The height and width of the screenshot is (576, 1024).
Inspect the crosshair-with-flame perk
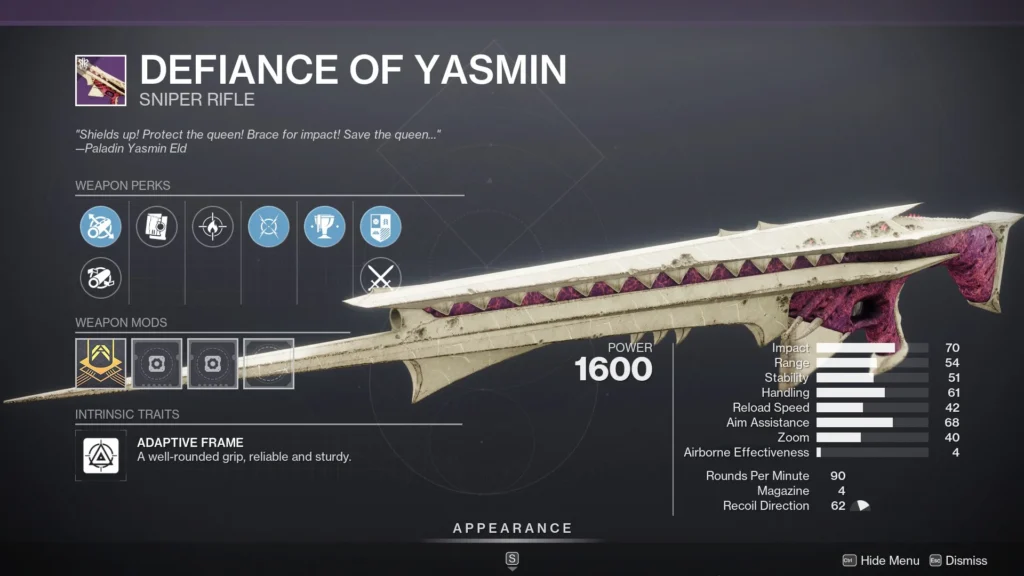point(212,227)
